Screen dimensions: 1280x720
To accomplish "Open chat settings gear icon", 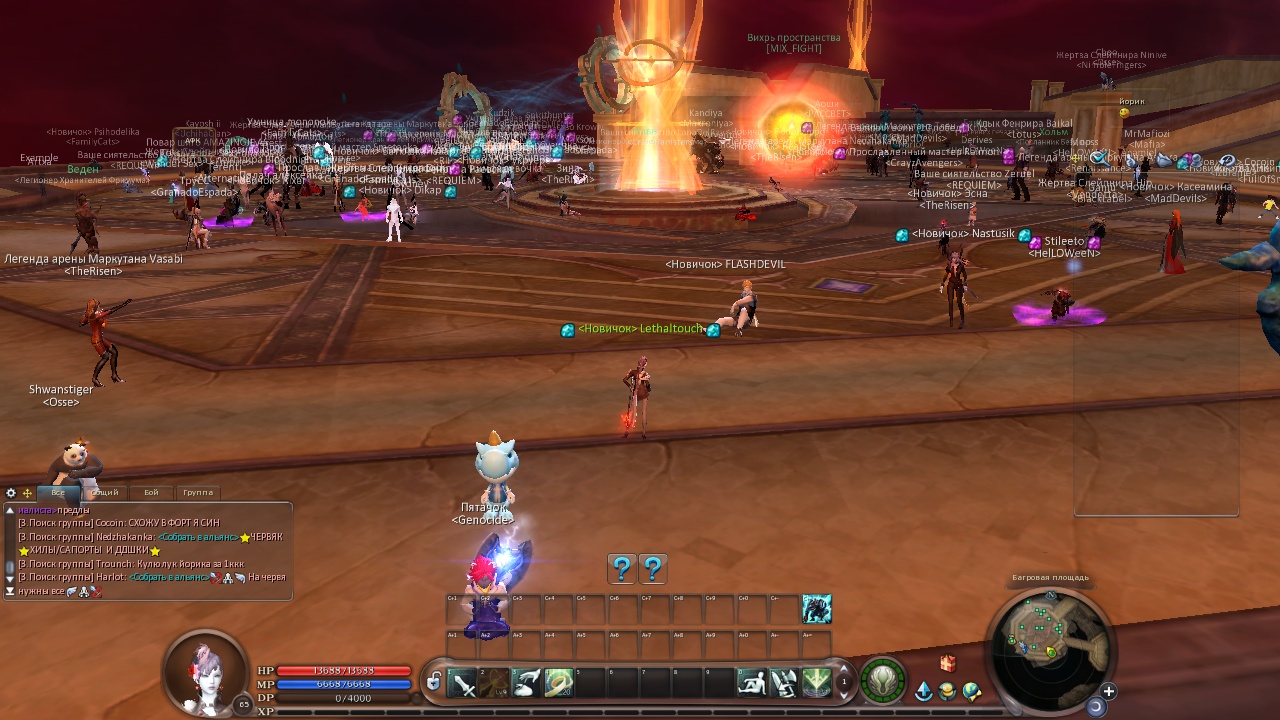I will [x=11, y=493].
